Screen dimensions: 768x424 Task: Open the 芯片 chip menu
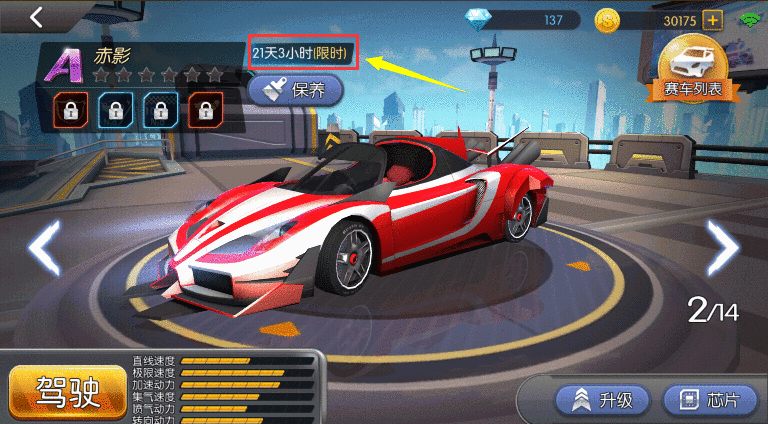[709, 400]
